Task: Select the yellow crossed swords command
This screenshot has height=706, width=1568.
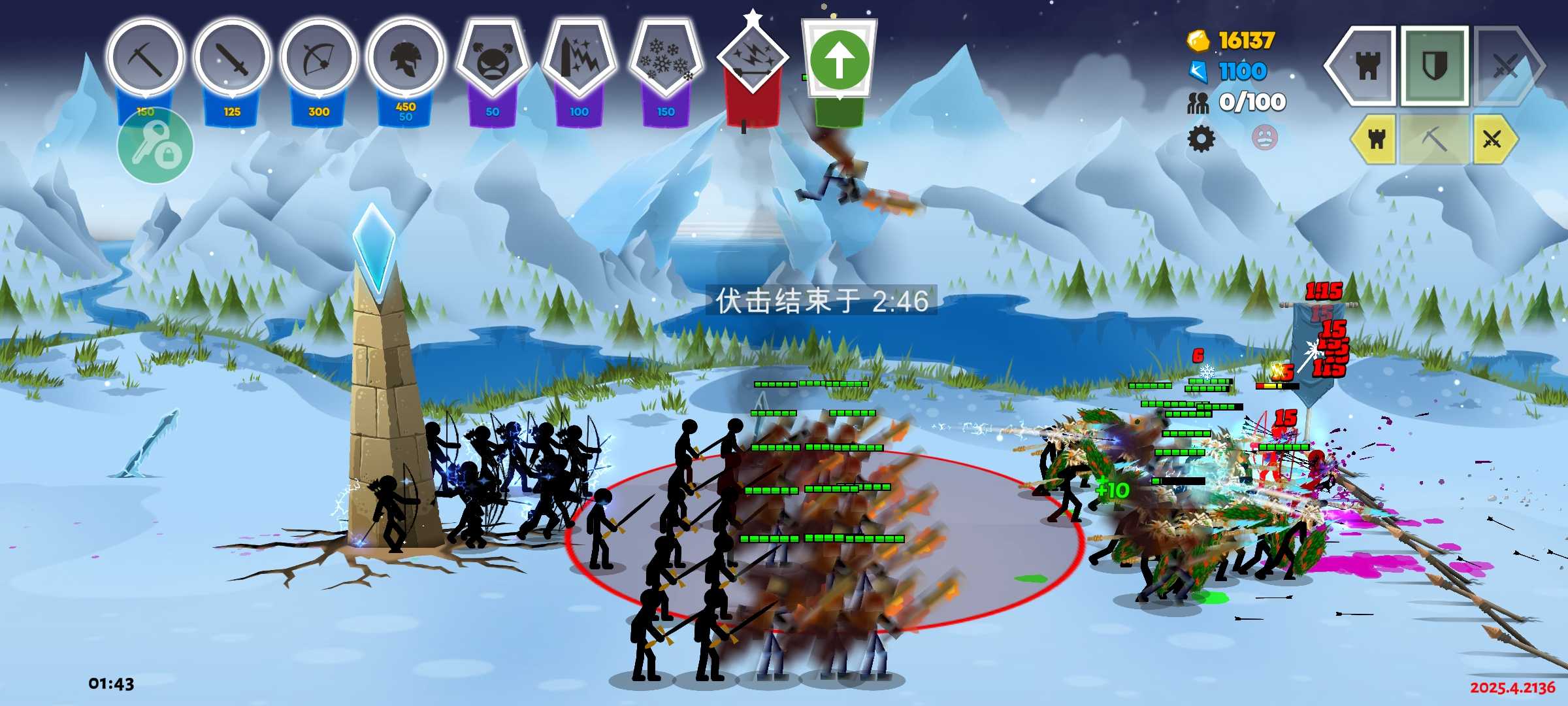Action: [x=1493, y=139]
